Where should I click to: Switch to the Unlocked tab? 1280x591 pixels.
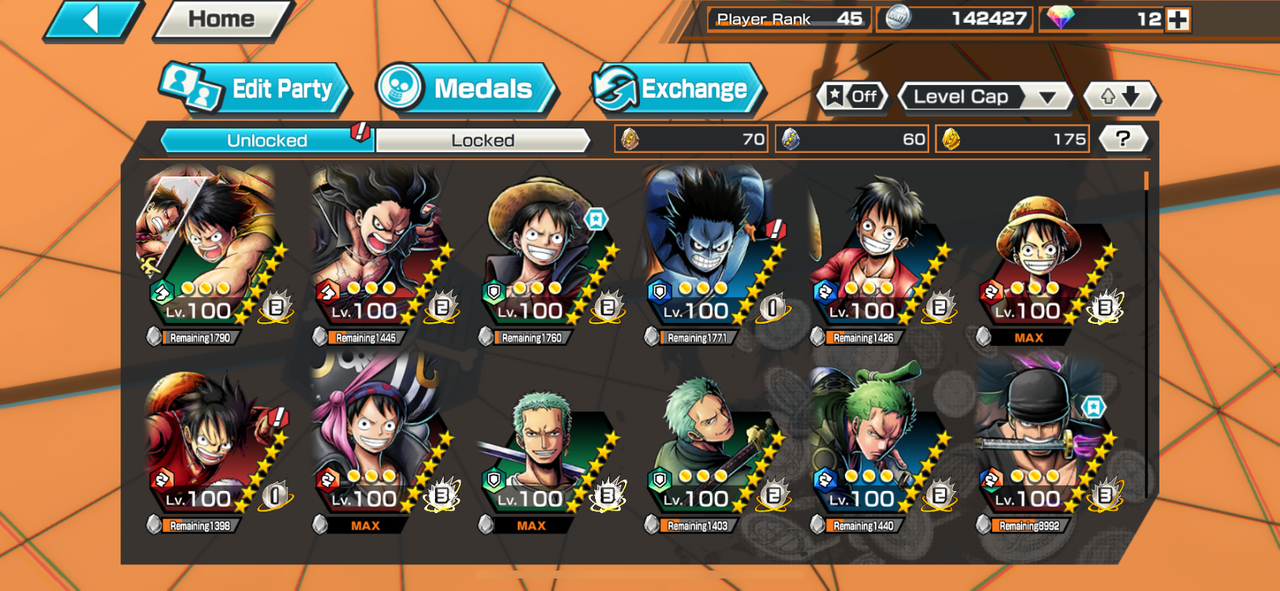point(267,140)
